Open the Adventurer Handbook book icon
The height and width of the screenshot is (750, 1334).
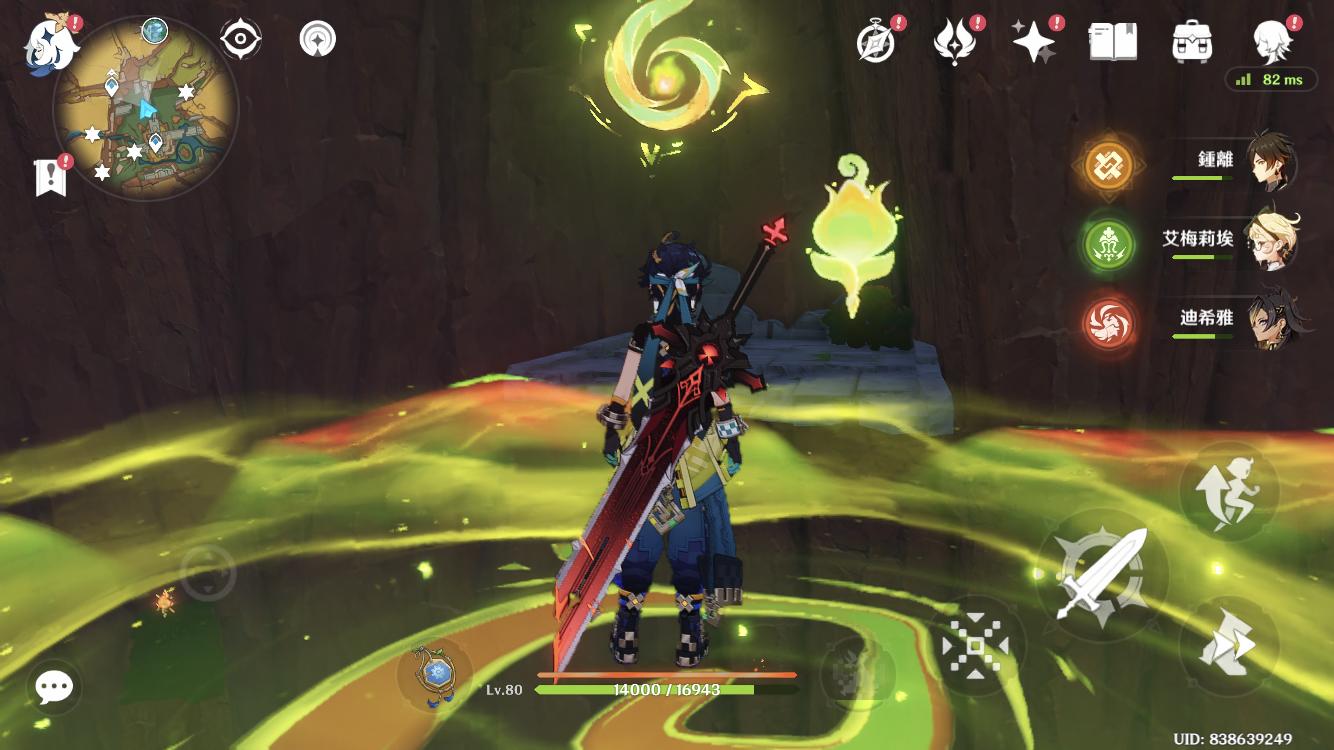tap(1112, 42)
